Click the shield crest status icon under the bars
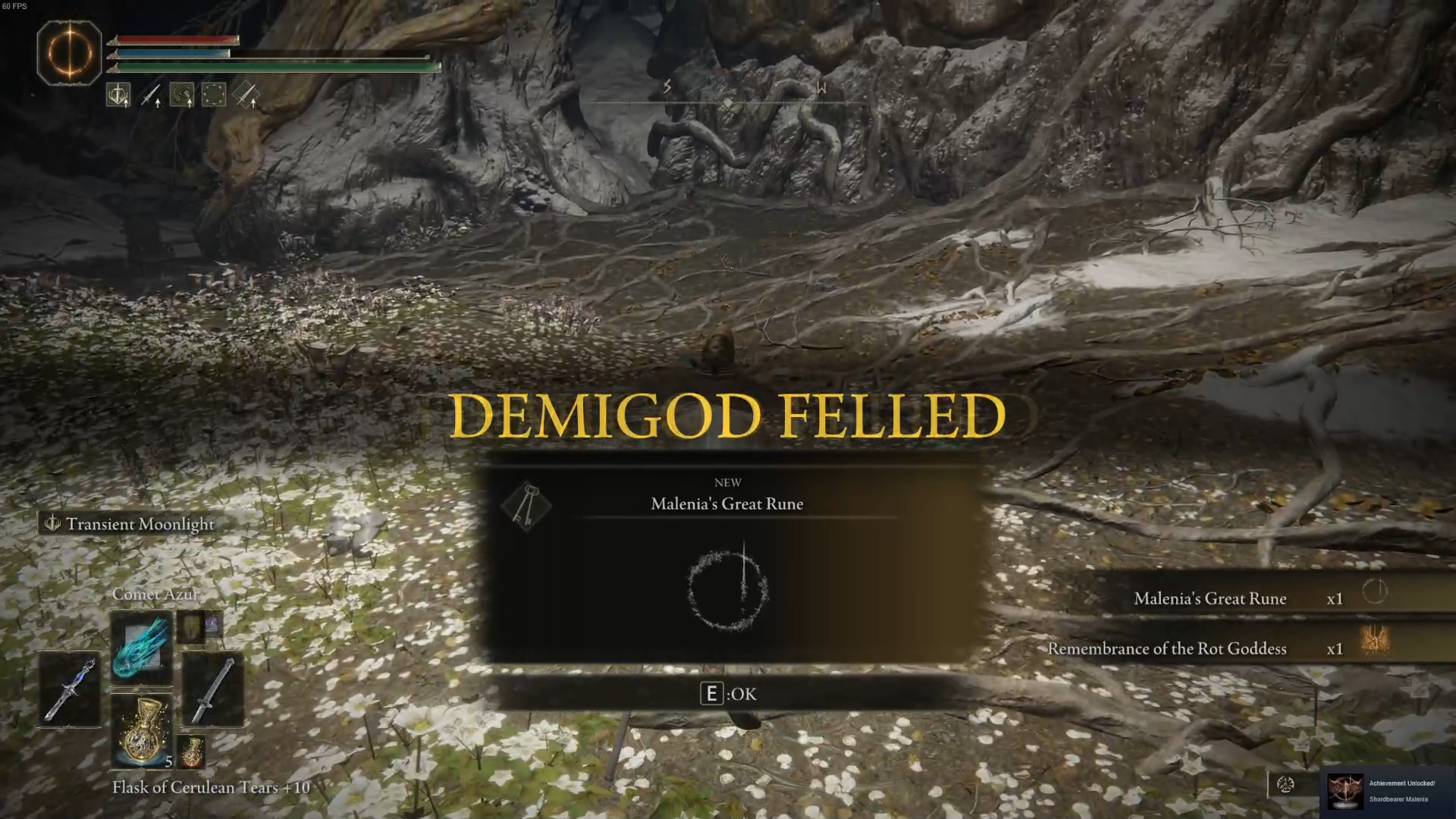Viewport: 1456px width, 819px height. coord(119,94)
